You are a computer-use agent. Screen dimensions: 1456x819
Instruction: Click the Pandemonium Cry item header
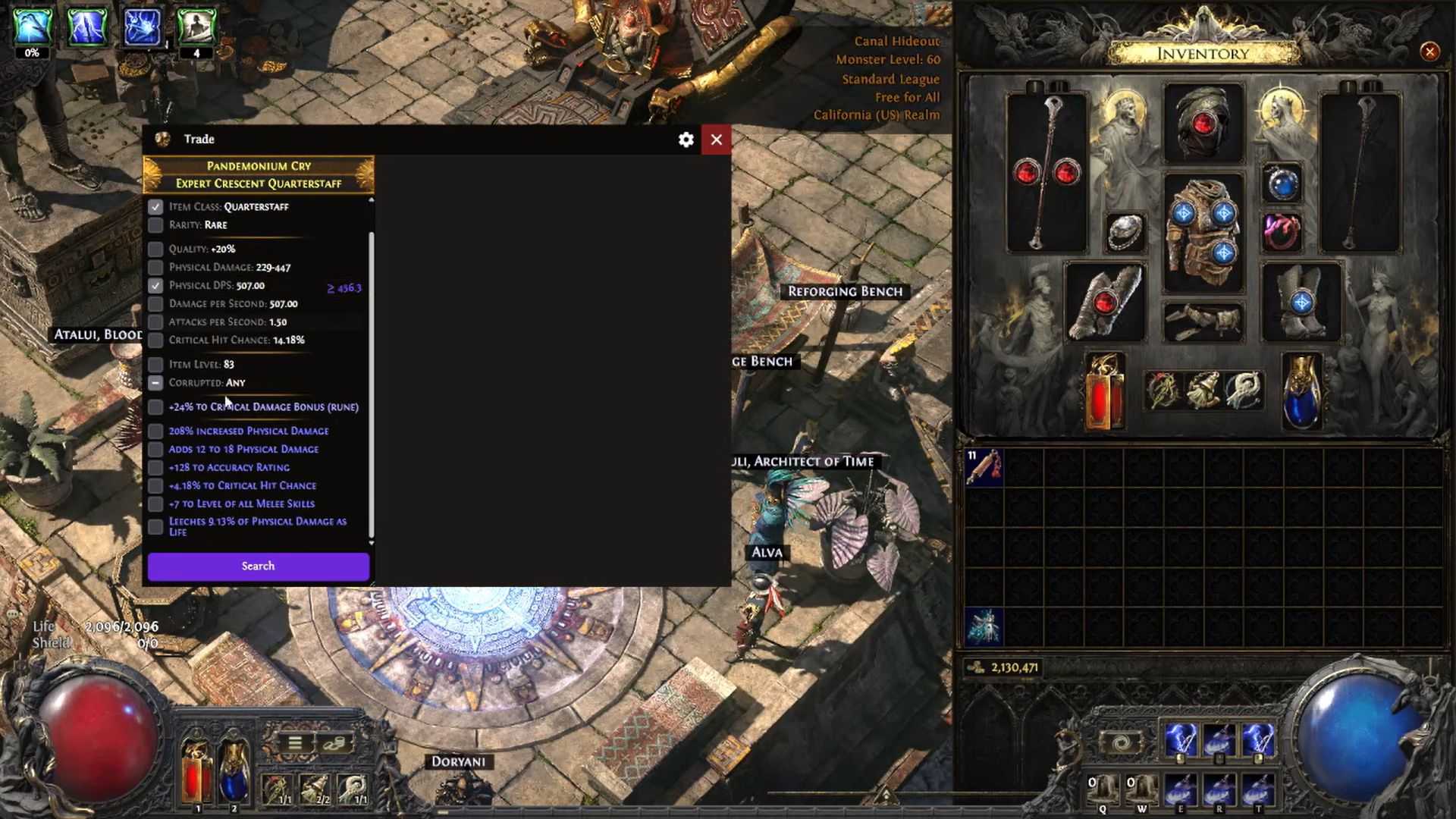click(258, 165)
